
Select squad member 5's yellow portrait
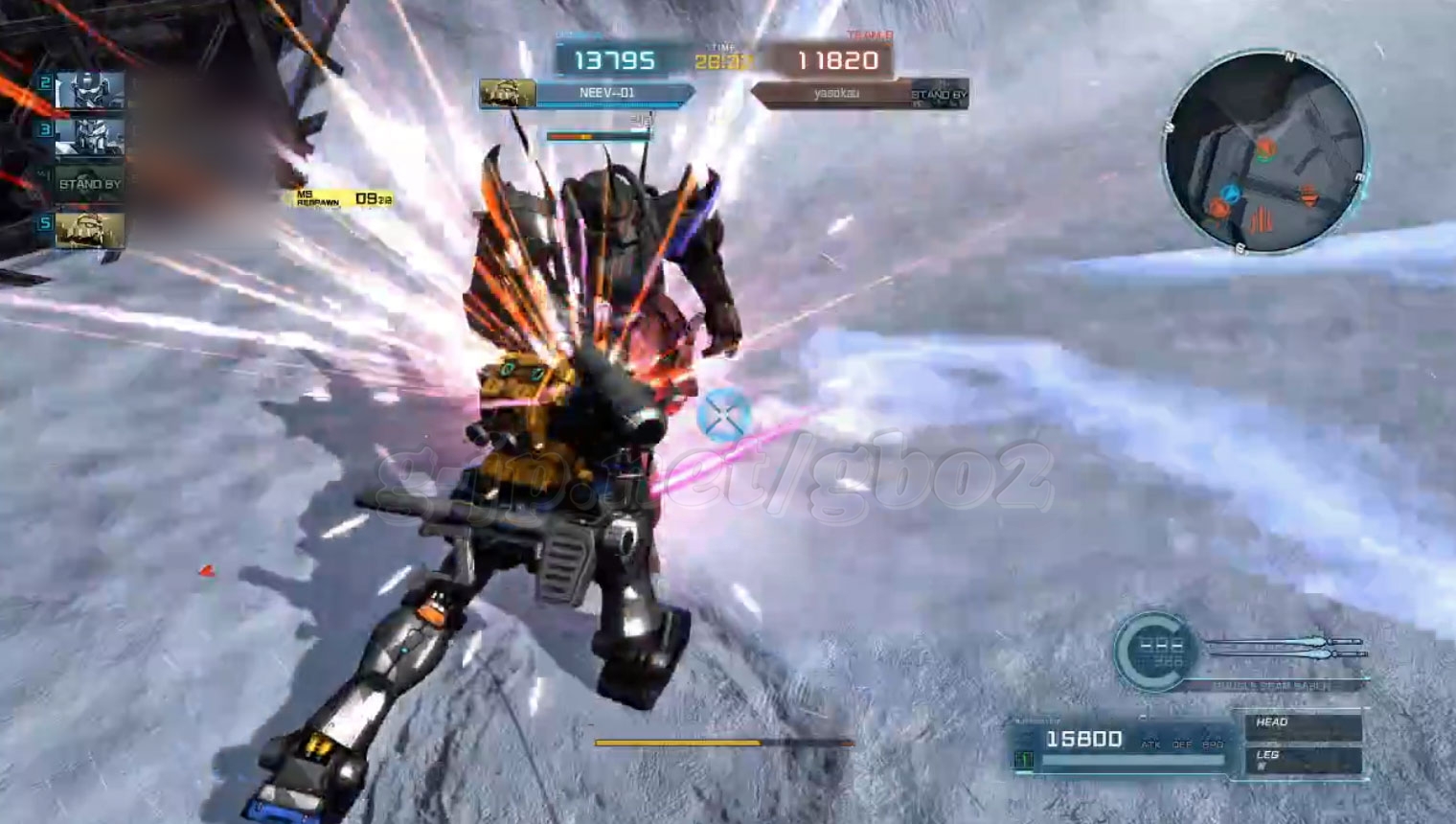(90, 230)
